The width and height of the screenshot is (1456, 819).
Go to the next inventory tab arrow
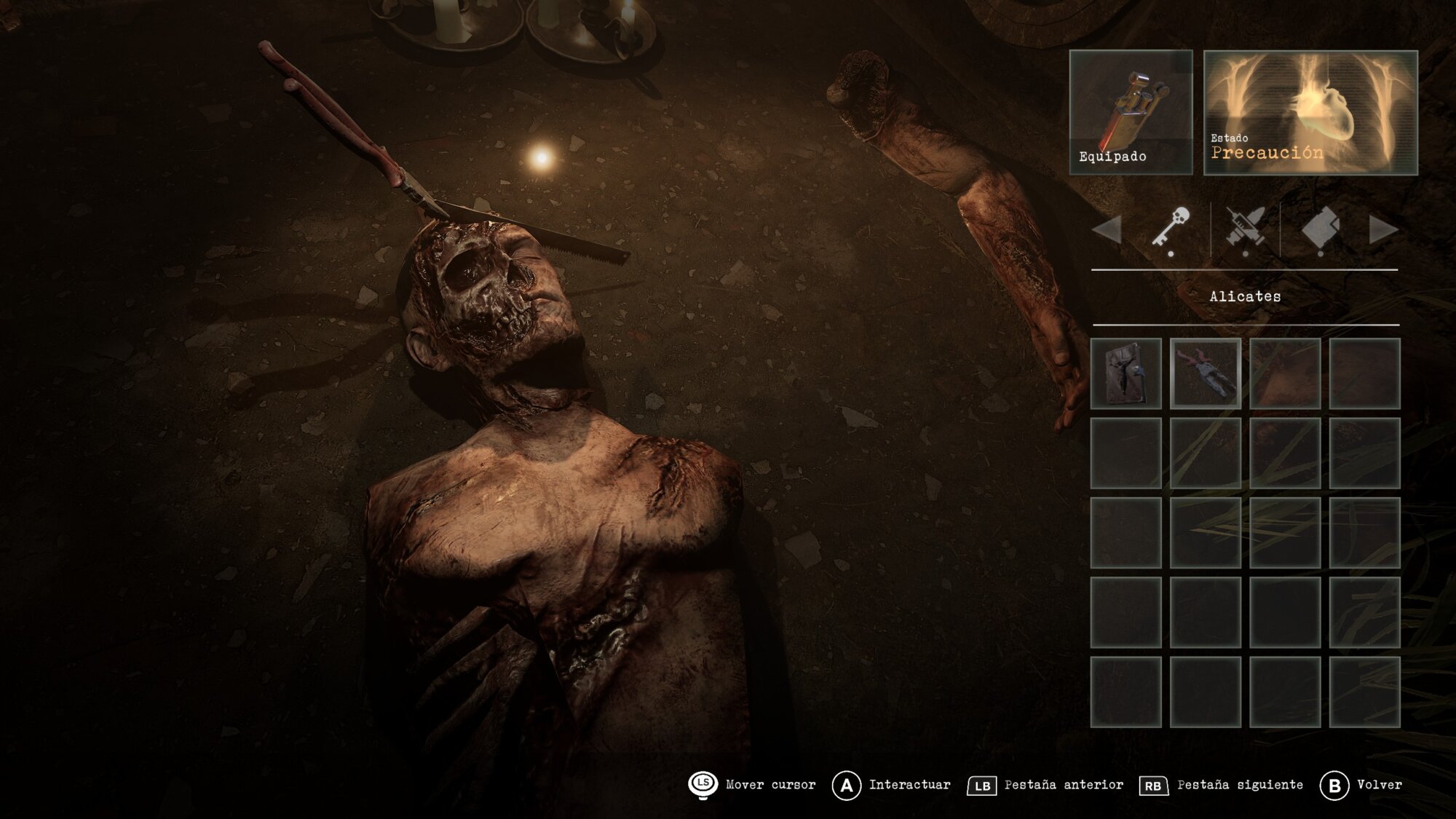(1382, 230)
